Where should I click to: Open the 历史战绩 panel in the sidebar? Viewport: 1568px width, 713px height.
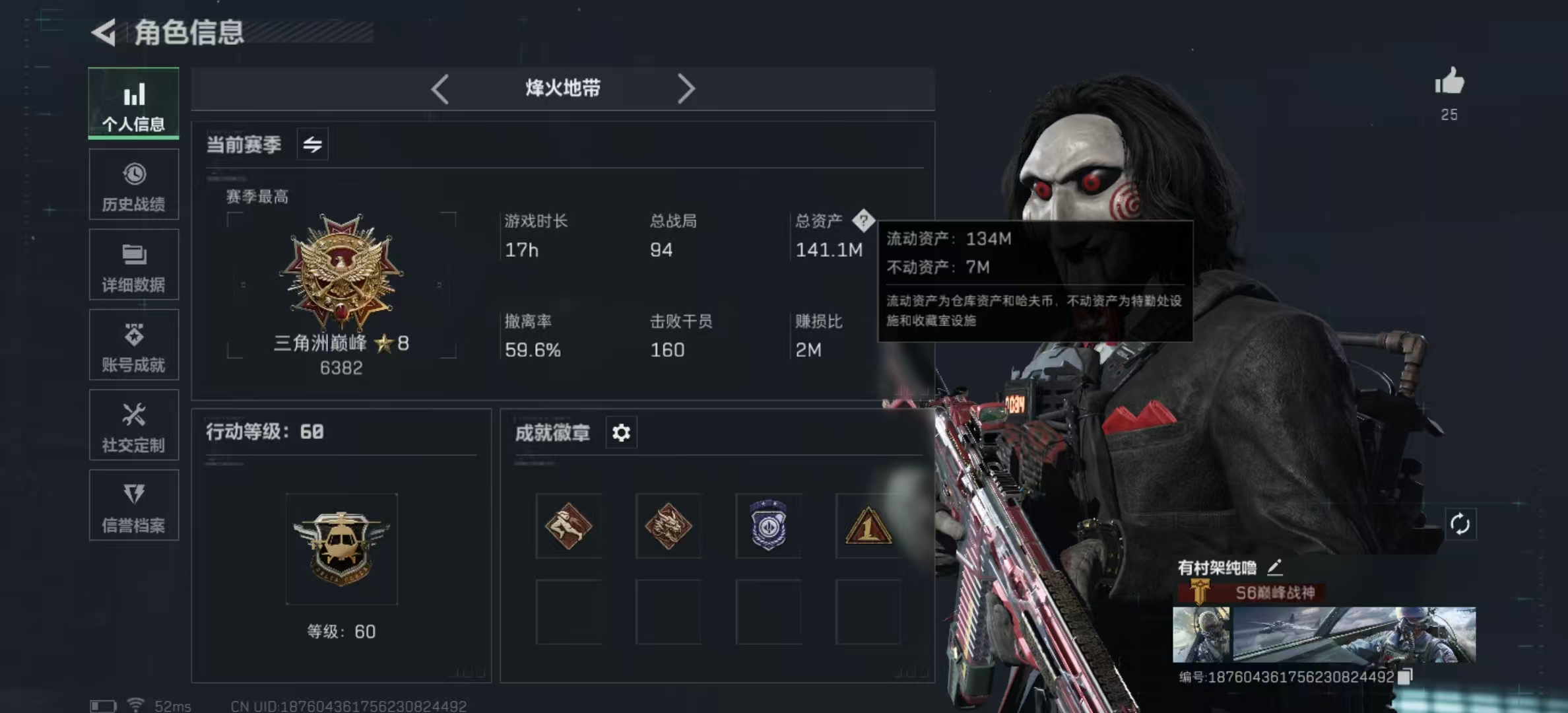[x=134, y=185]
